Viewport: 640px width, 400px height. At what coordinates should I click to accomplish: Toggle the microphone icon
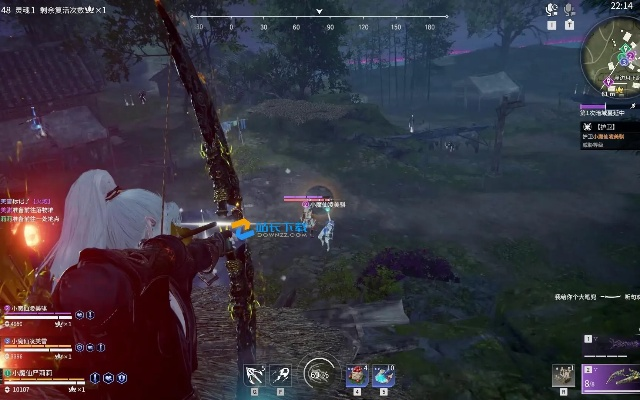[569, 9]
